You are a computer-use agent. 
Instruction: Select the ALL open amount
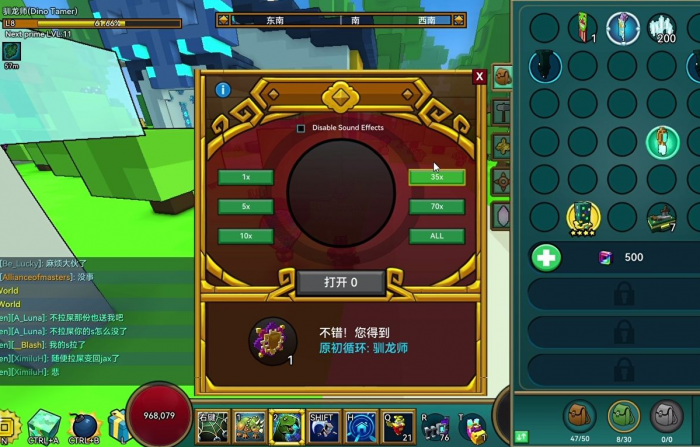[x=437, y=236]
